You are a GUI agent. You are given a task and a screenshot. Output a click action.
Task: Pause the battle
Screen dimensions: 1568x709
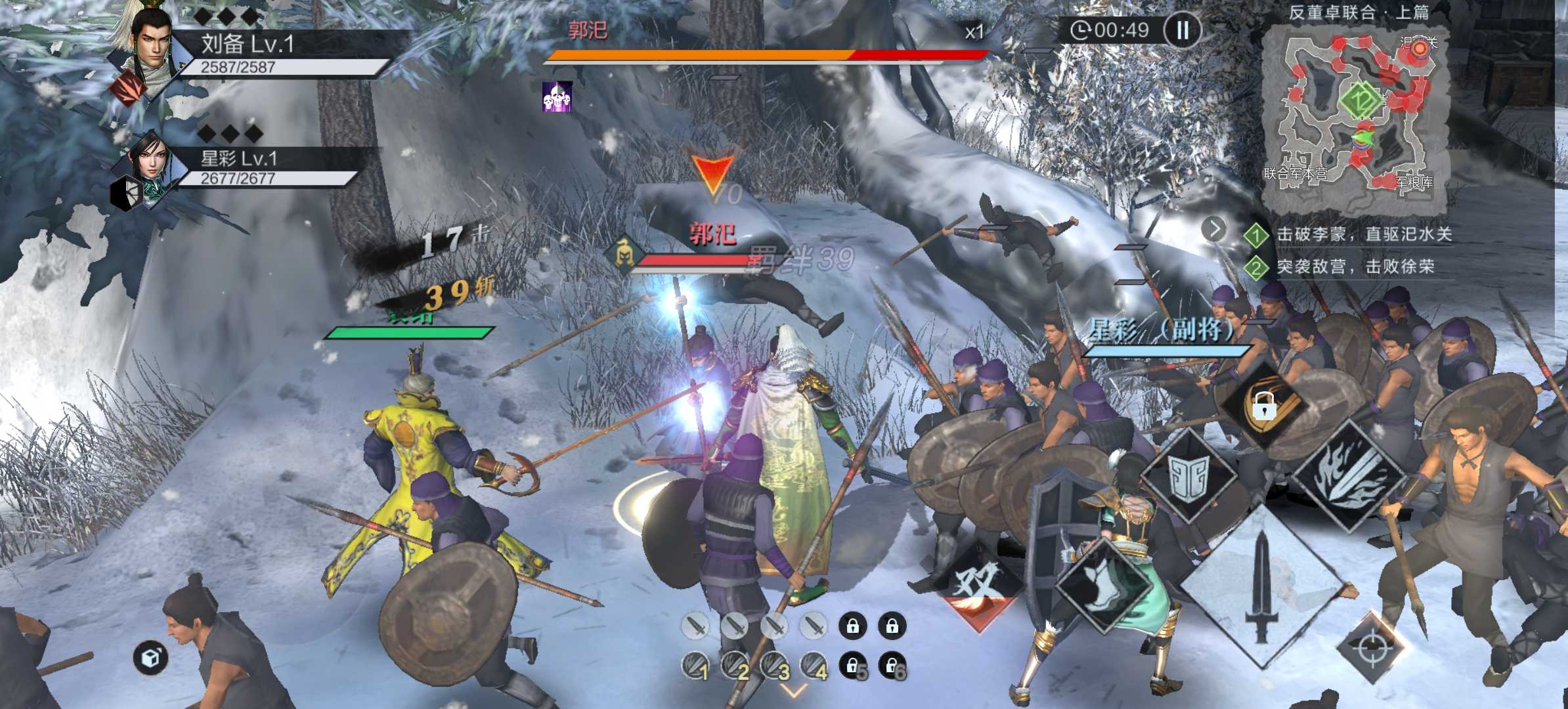1182,30
